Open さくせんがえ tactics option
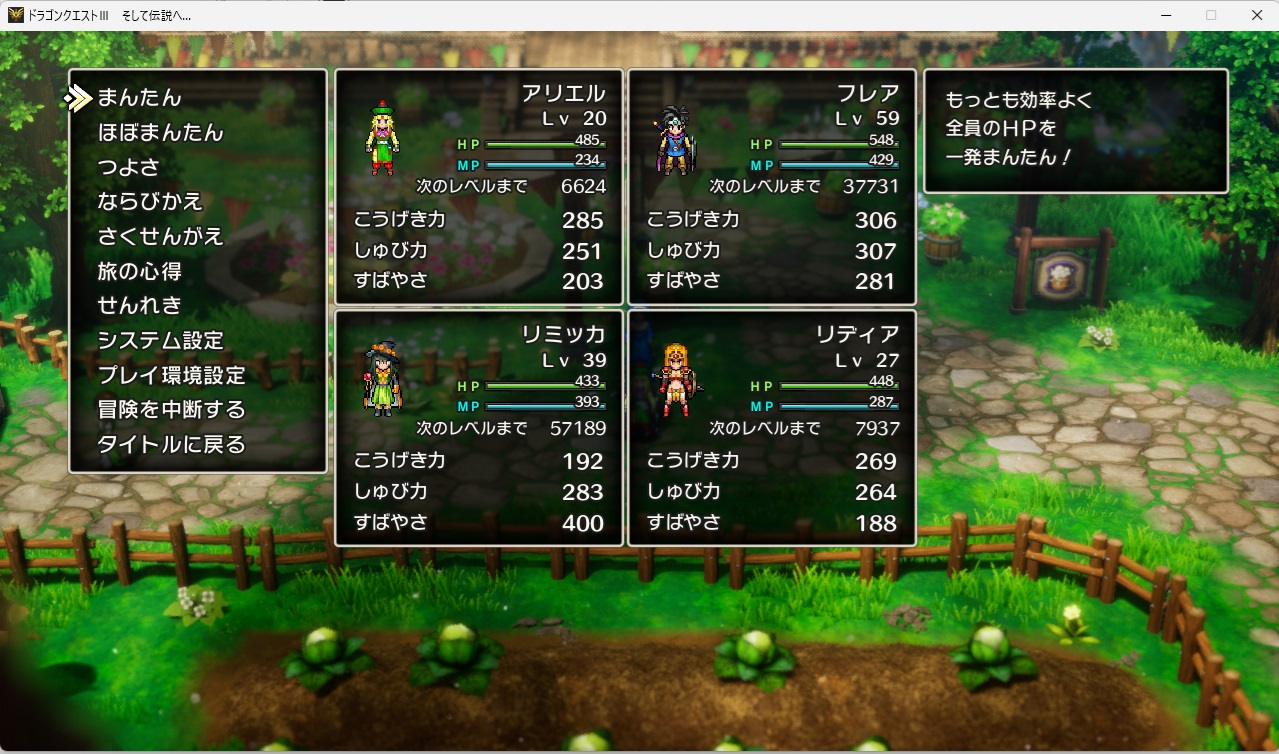The image size is (1279, 754). 160,237
